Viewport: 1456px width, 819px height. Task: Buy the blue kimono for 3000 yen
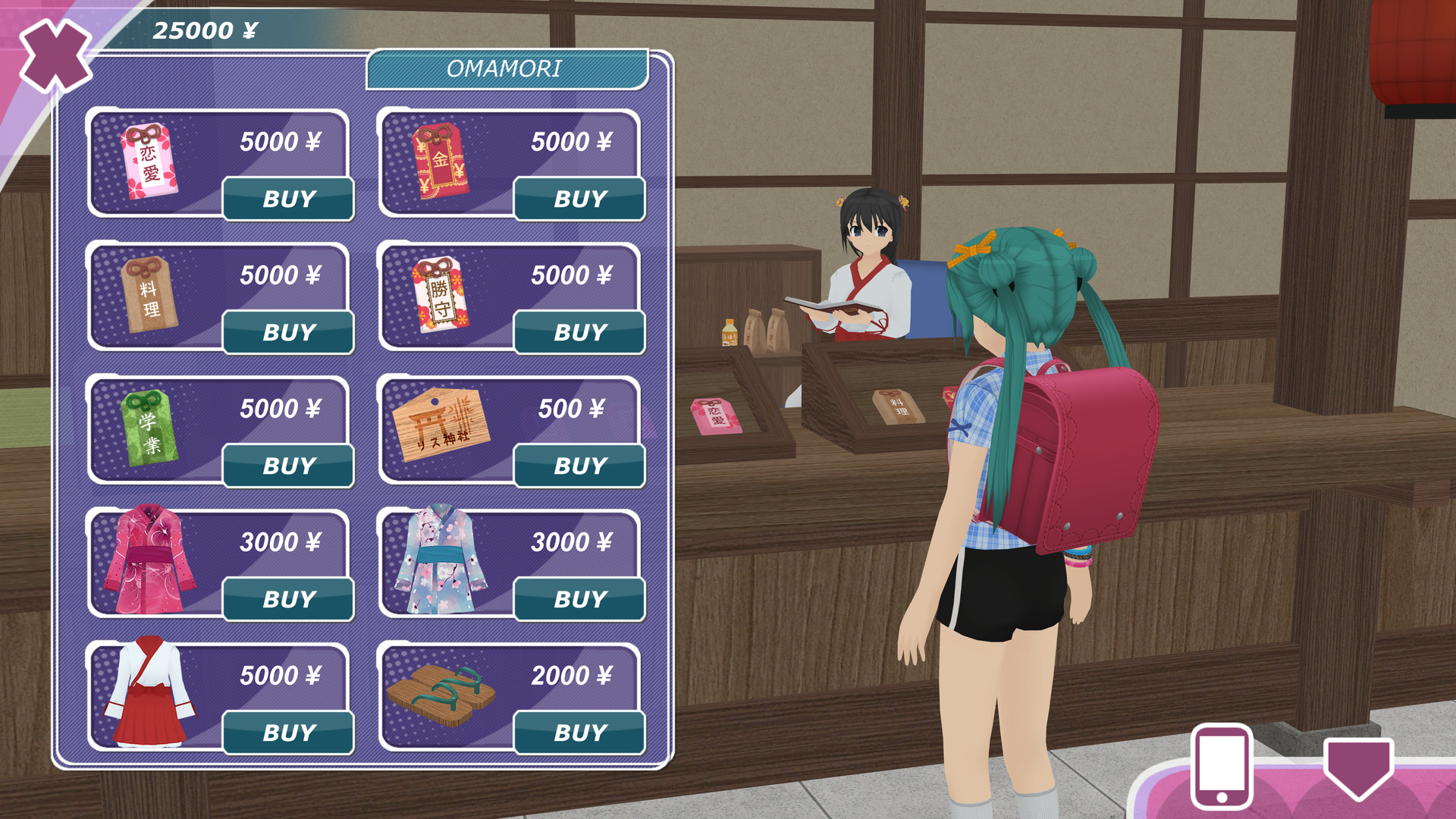579,598
